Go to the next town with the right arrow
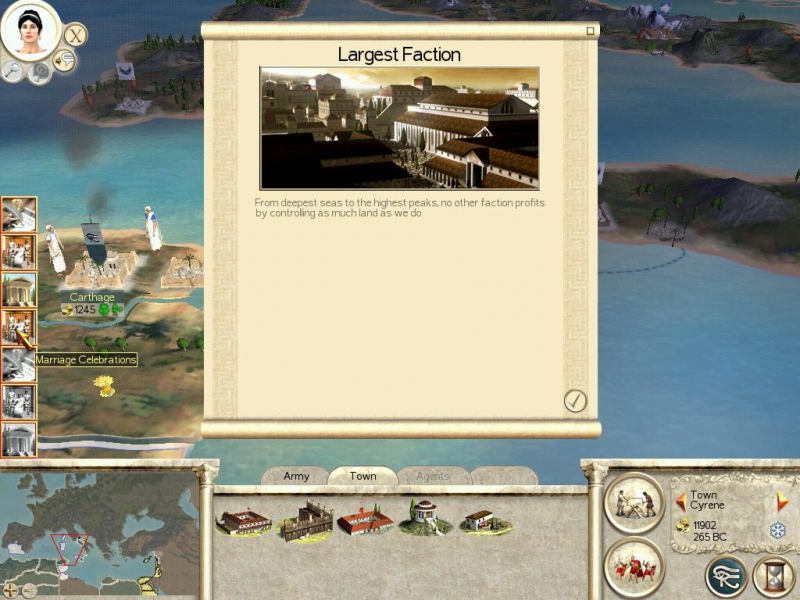Screen dimensions: 800x600 pyautogui.click(x=783, y=499)
